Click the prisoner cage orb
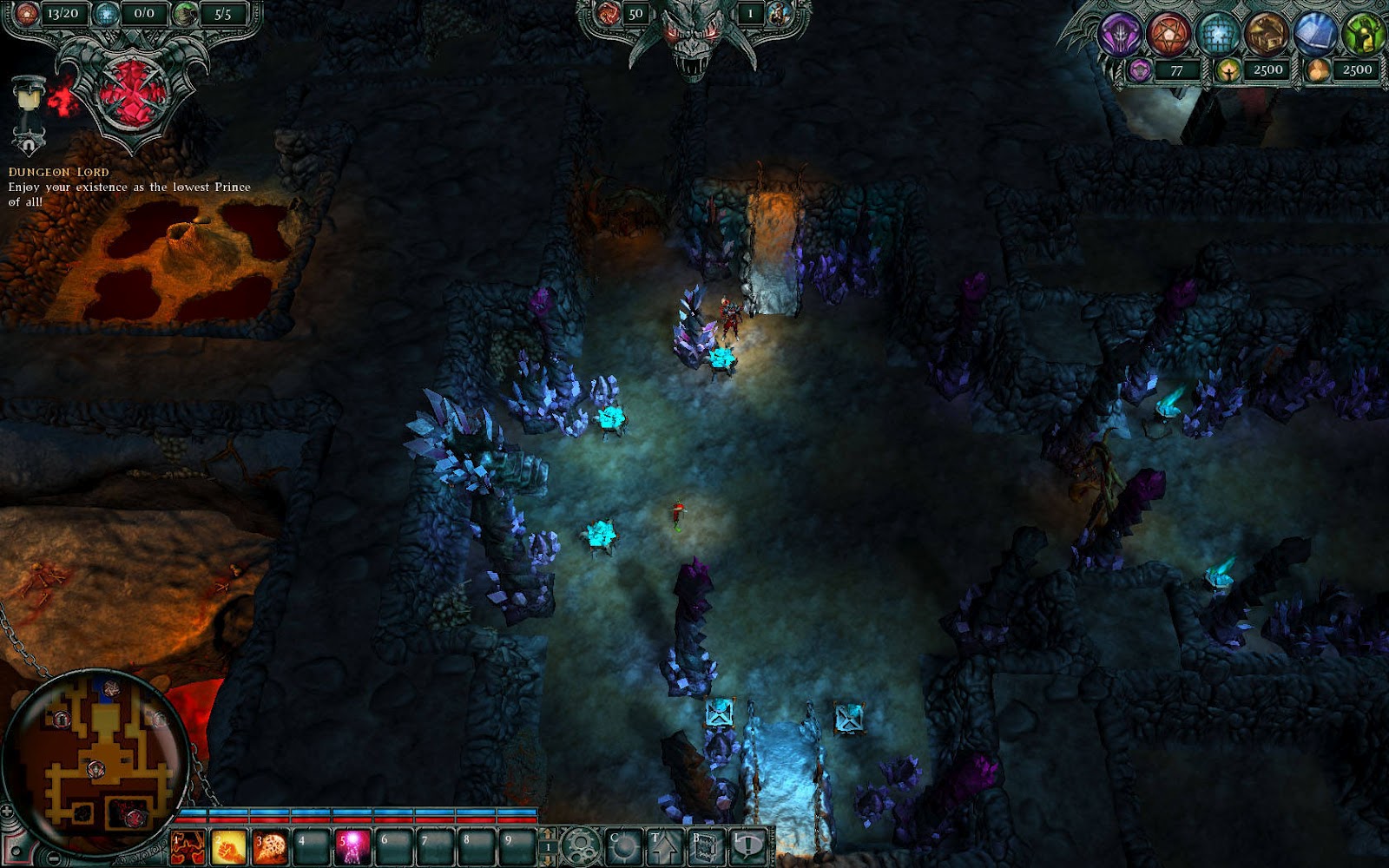The image size is (1389, 868). pyautogui.click(x=1216, y=35)
